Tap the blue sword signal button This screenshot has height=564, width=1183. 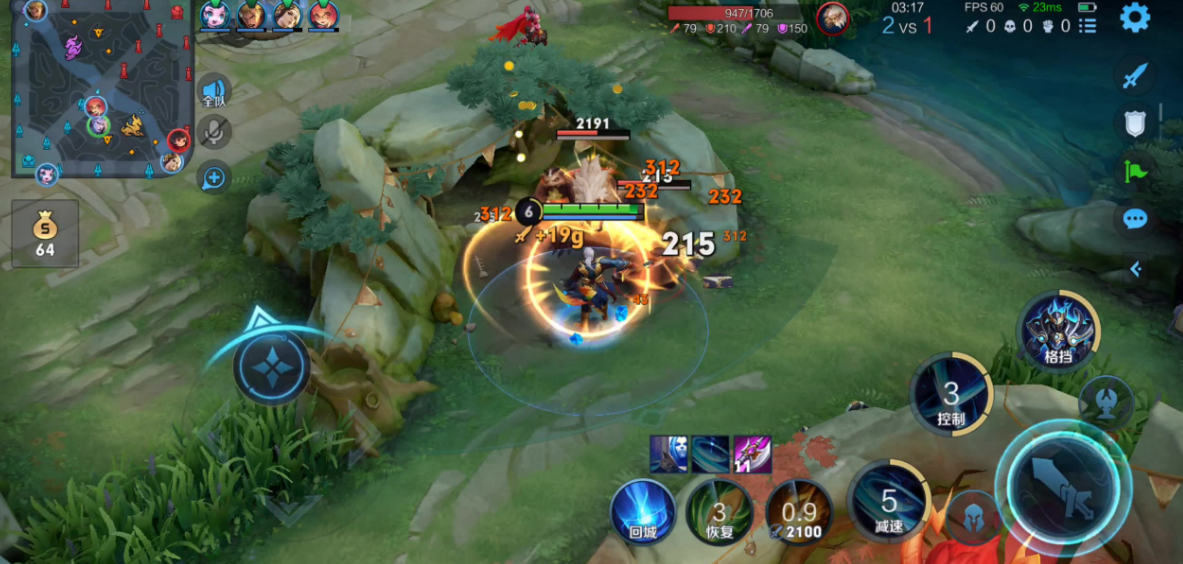tap(1135, 75)
